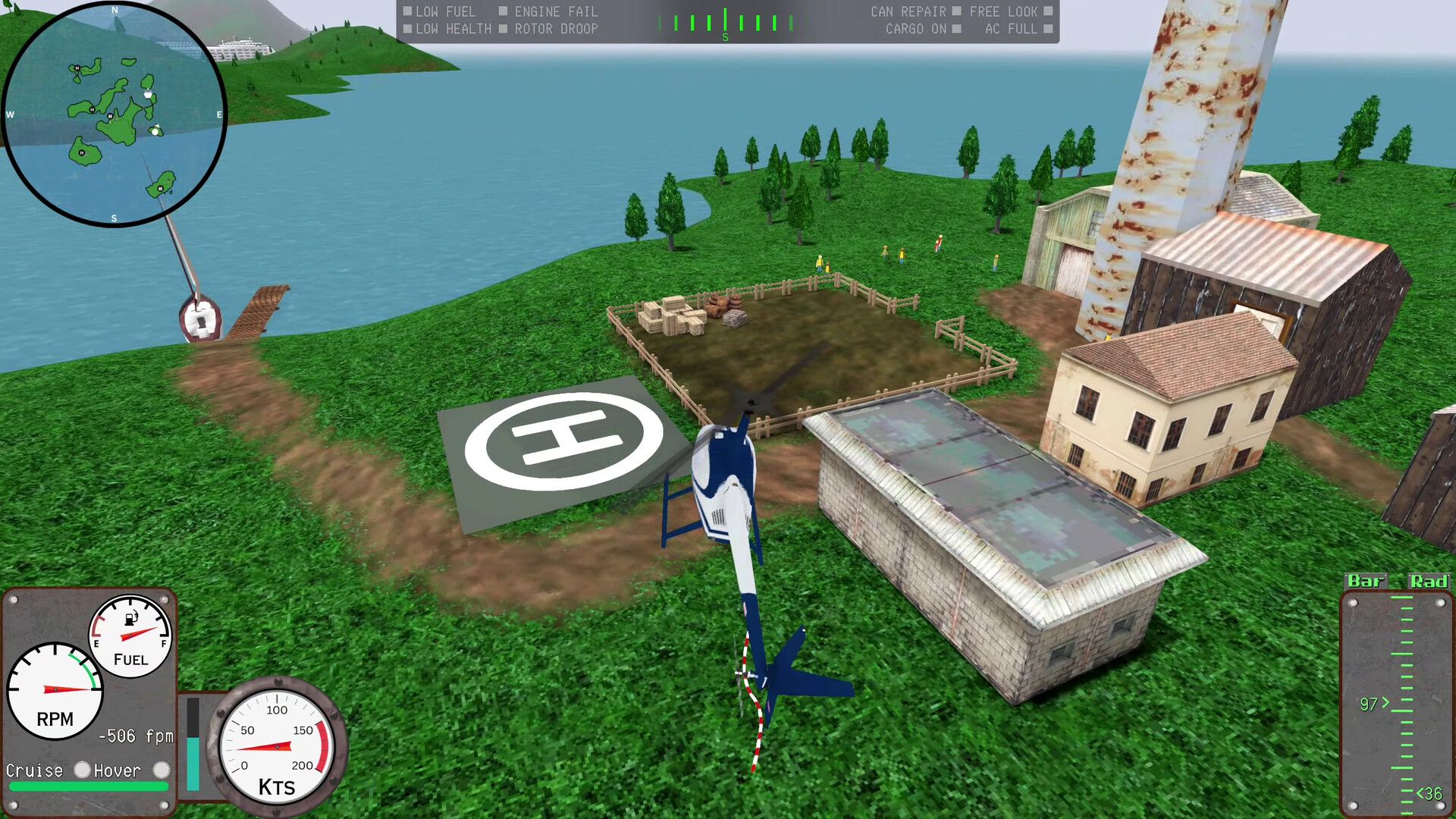Toggle the Rad altimeter readout
The width and height of the screenshot is (1456, 819).
1429,582
